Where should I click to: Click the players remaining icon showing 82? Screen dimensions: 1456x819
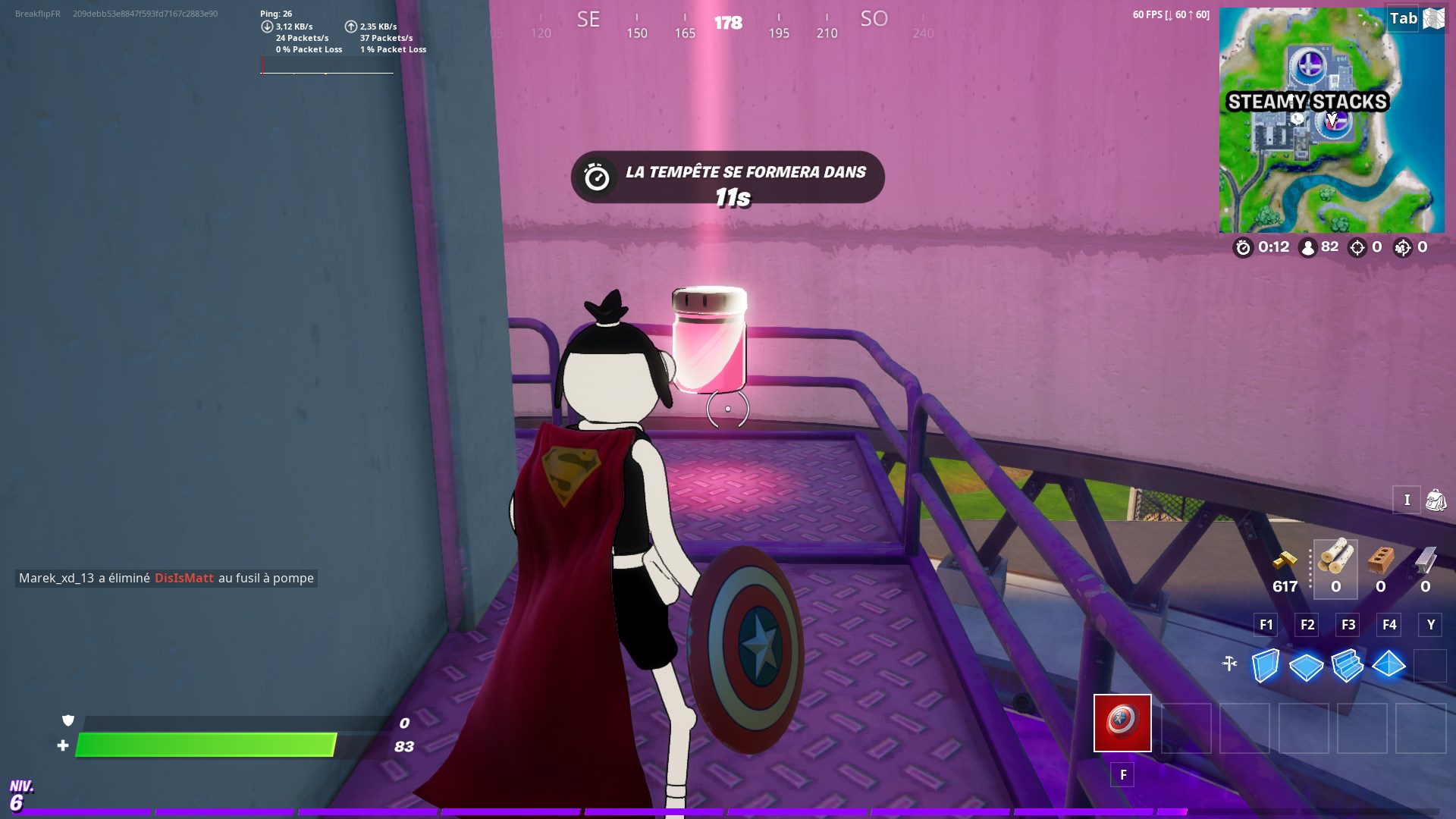click(x=1307, y=248)
